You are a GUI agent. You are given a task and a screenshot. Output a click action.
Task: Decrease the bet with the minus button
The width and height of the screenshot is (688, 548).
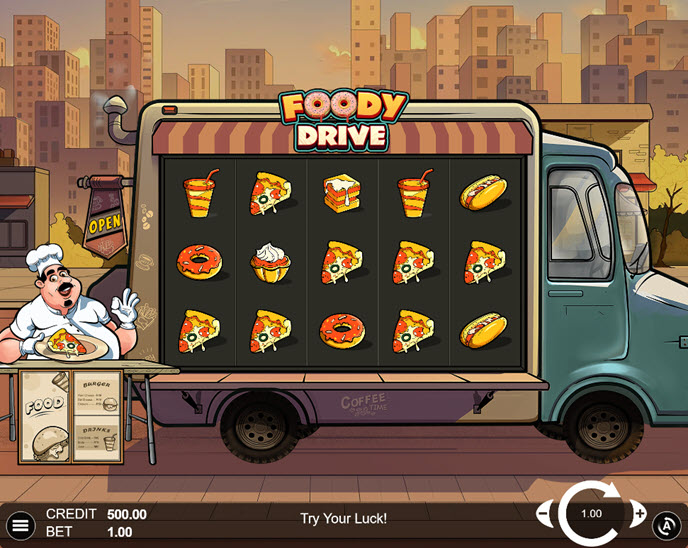[x=545, y=514]
